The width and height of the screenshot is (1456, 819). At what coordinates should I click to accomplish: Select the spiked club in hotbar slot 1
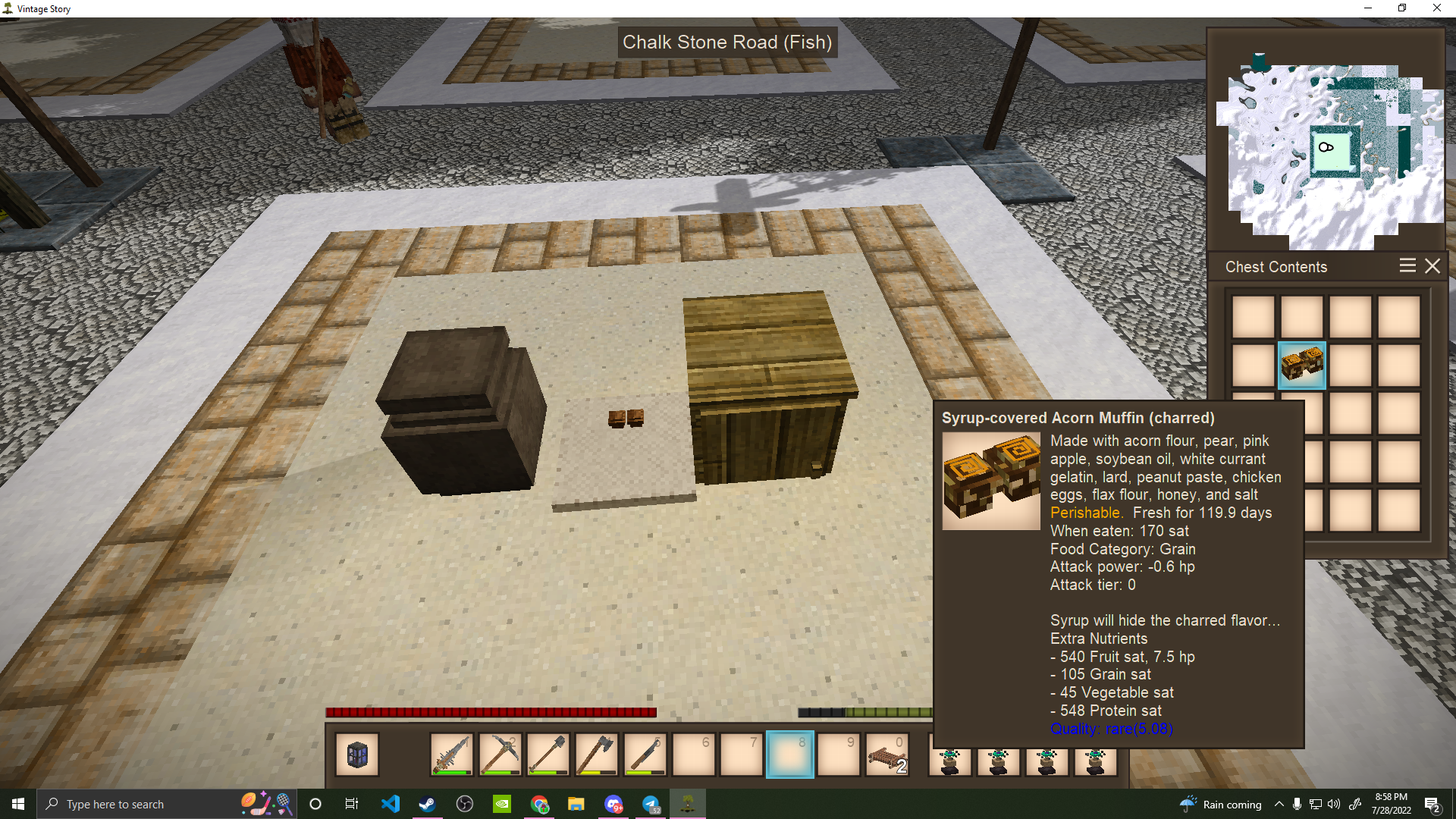[452, 755]
